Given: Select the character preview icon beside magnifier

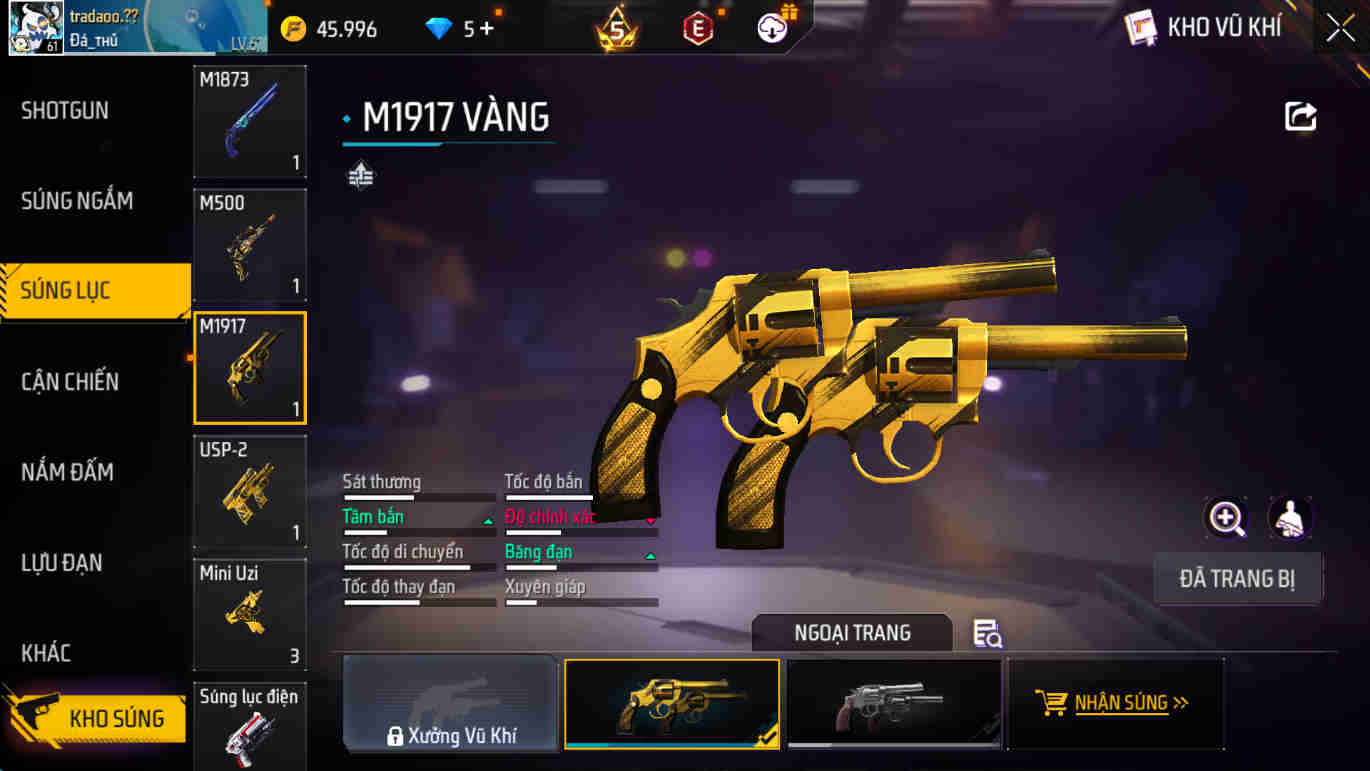Looking at the screenshot, I should coord(1290,519).
